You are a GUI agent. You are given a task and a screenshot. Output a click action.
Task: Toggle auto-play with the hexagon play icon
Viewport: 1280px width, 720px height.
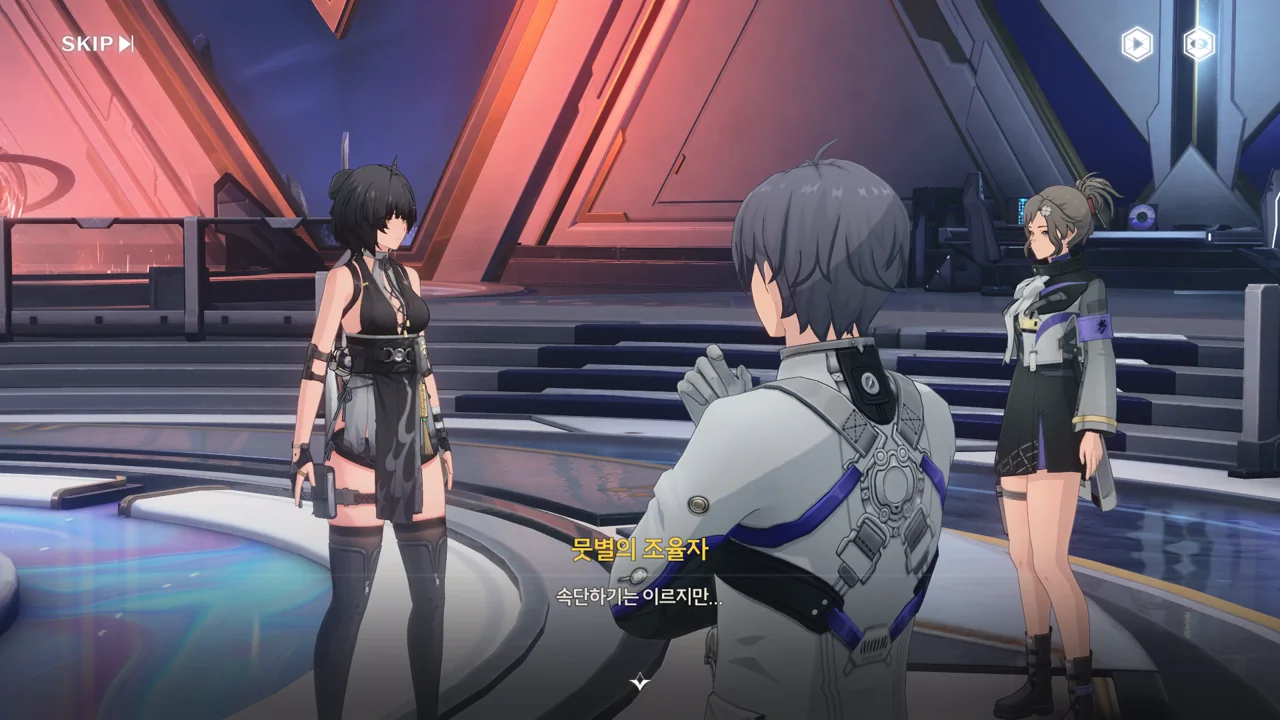tap(1136, 44)
